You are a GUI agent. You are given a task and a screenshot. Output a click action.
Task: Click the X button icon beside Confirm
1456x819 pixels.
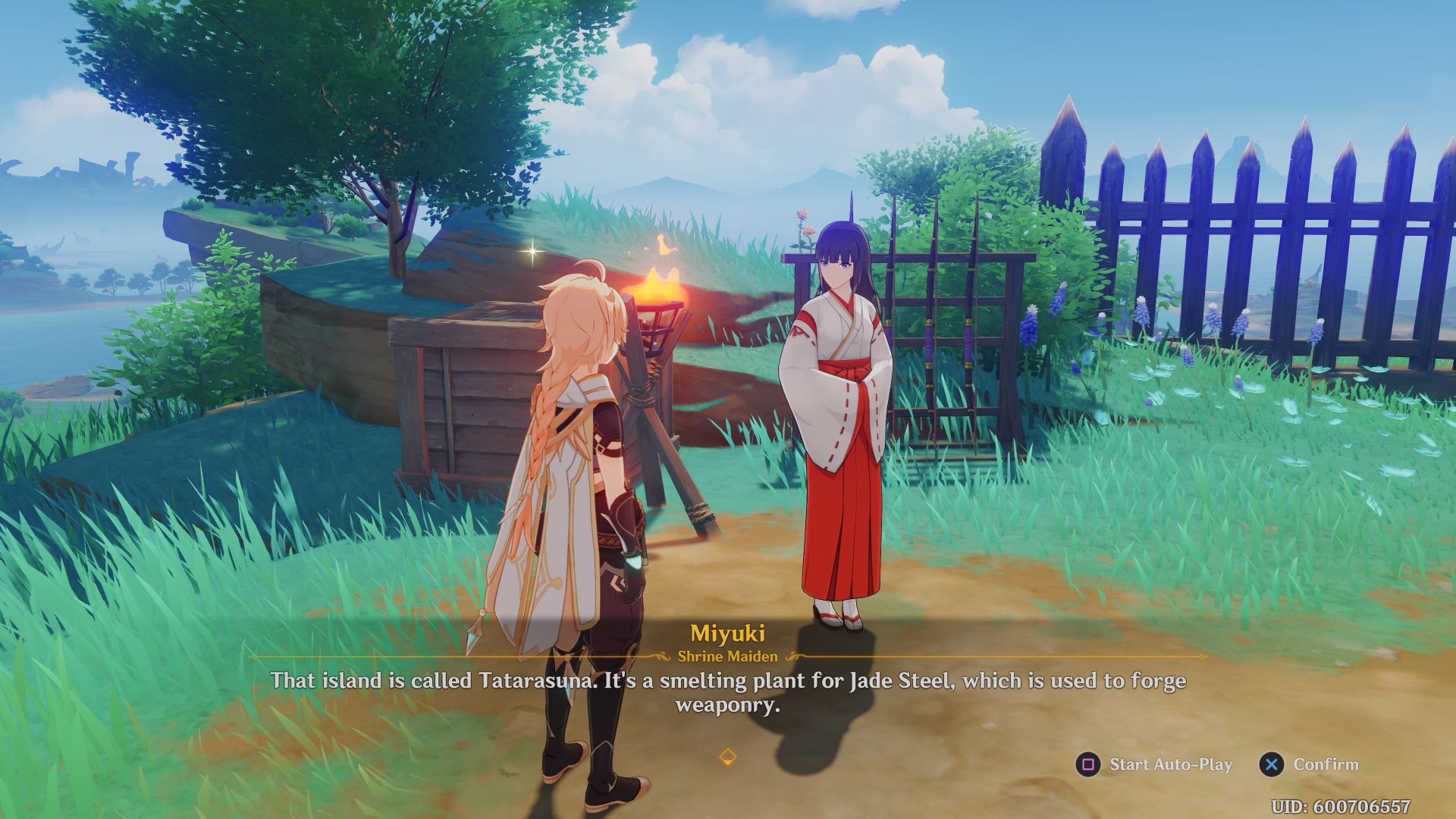click(1271, 764)
